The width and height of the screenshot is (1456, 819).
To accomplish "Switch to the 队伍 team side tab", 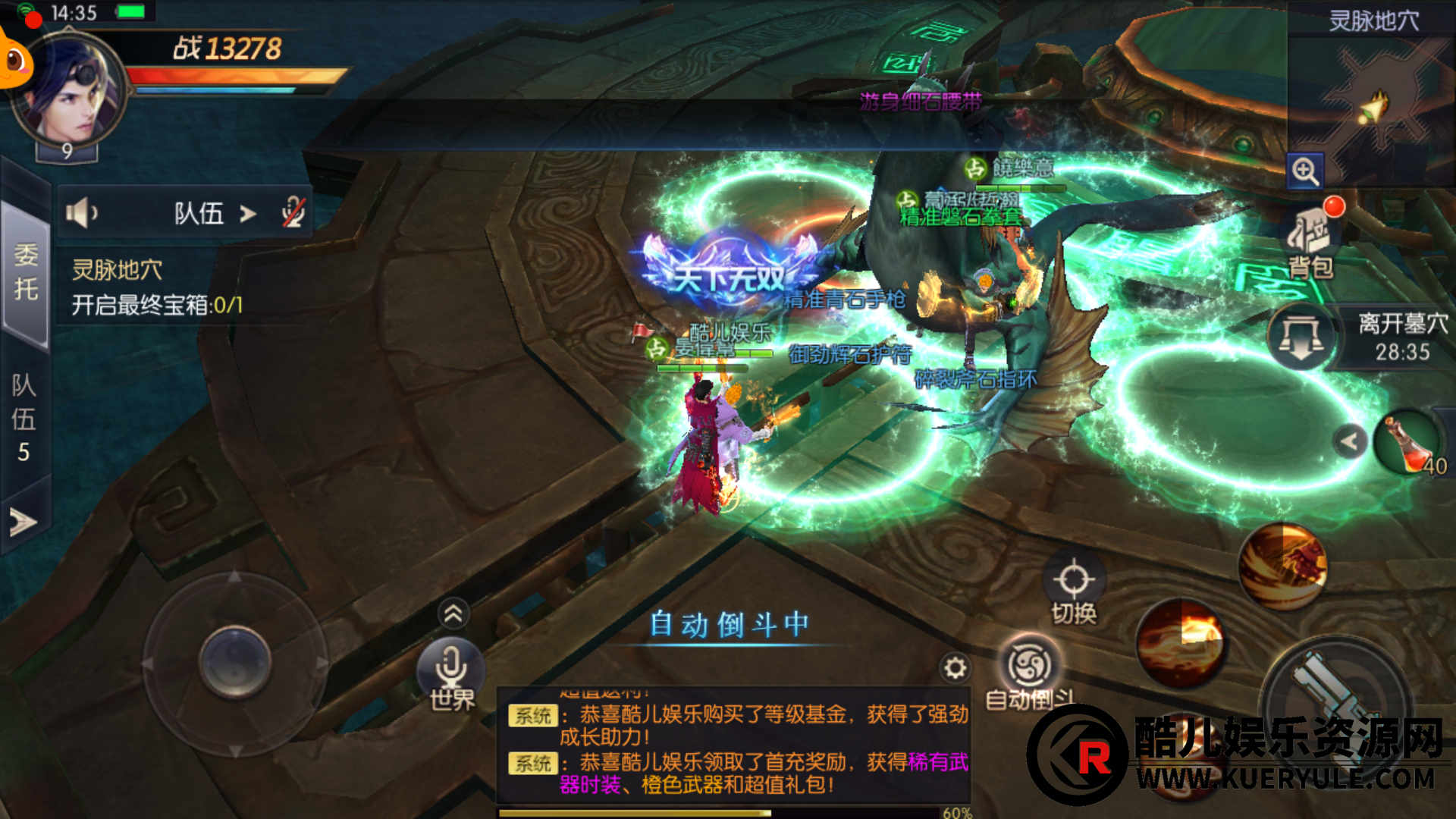I will point(24,417).
